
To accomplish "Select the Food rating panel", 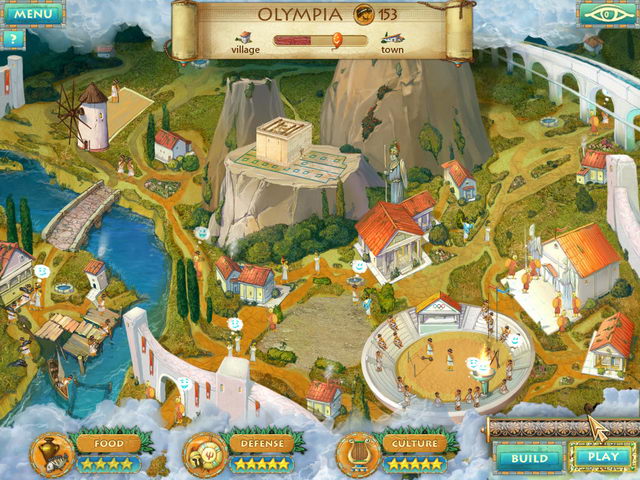I will pos(101,452).
